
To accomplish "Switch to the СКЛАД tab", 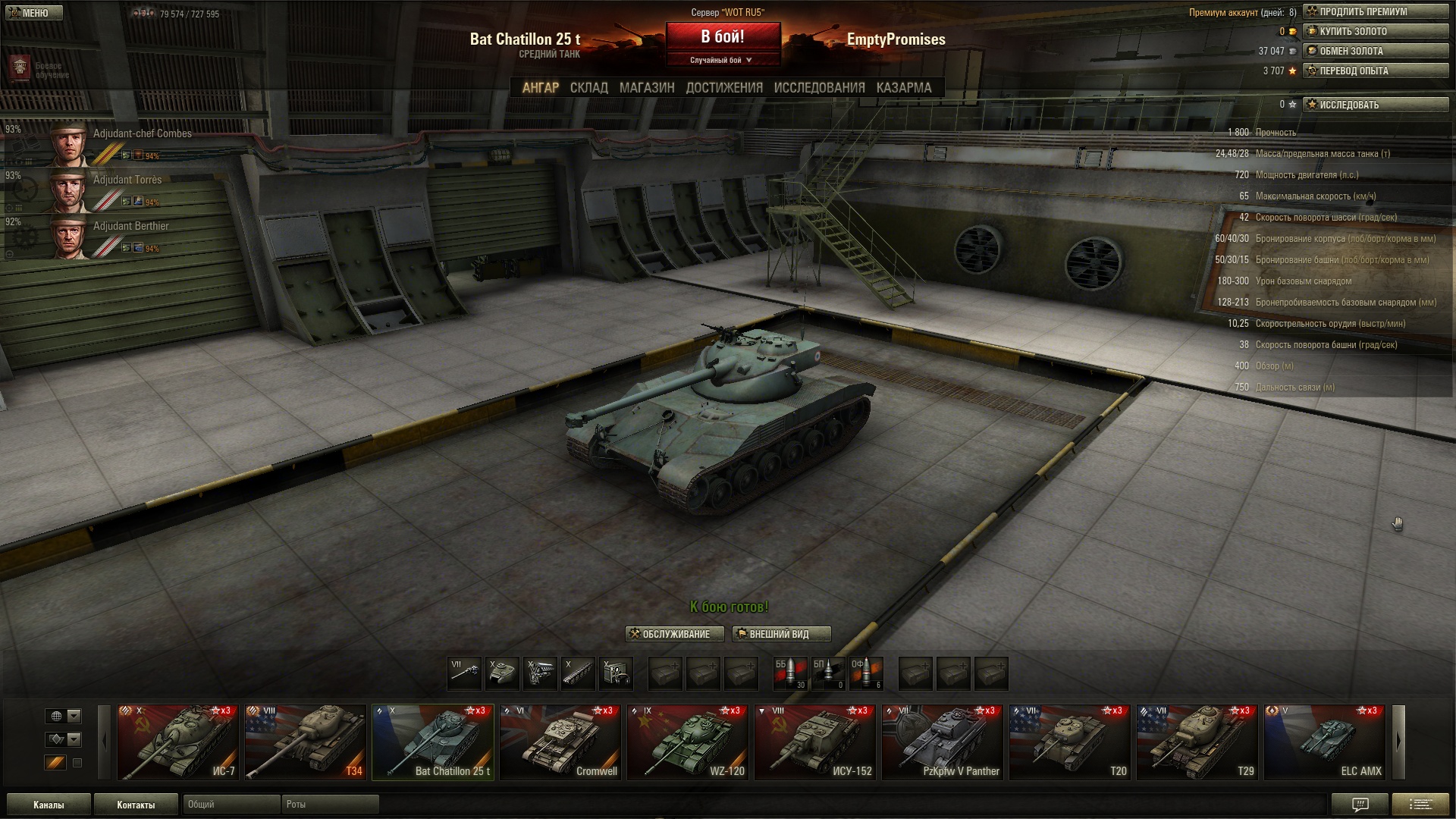I will coord(588,88).
